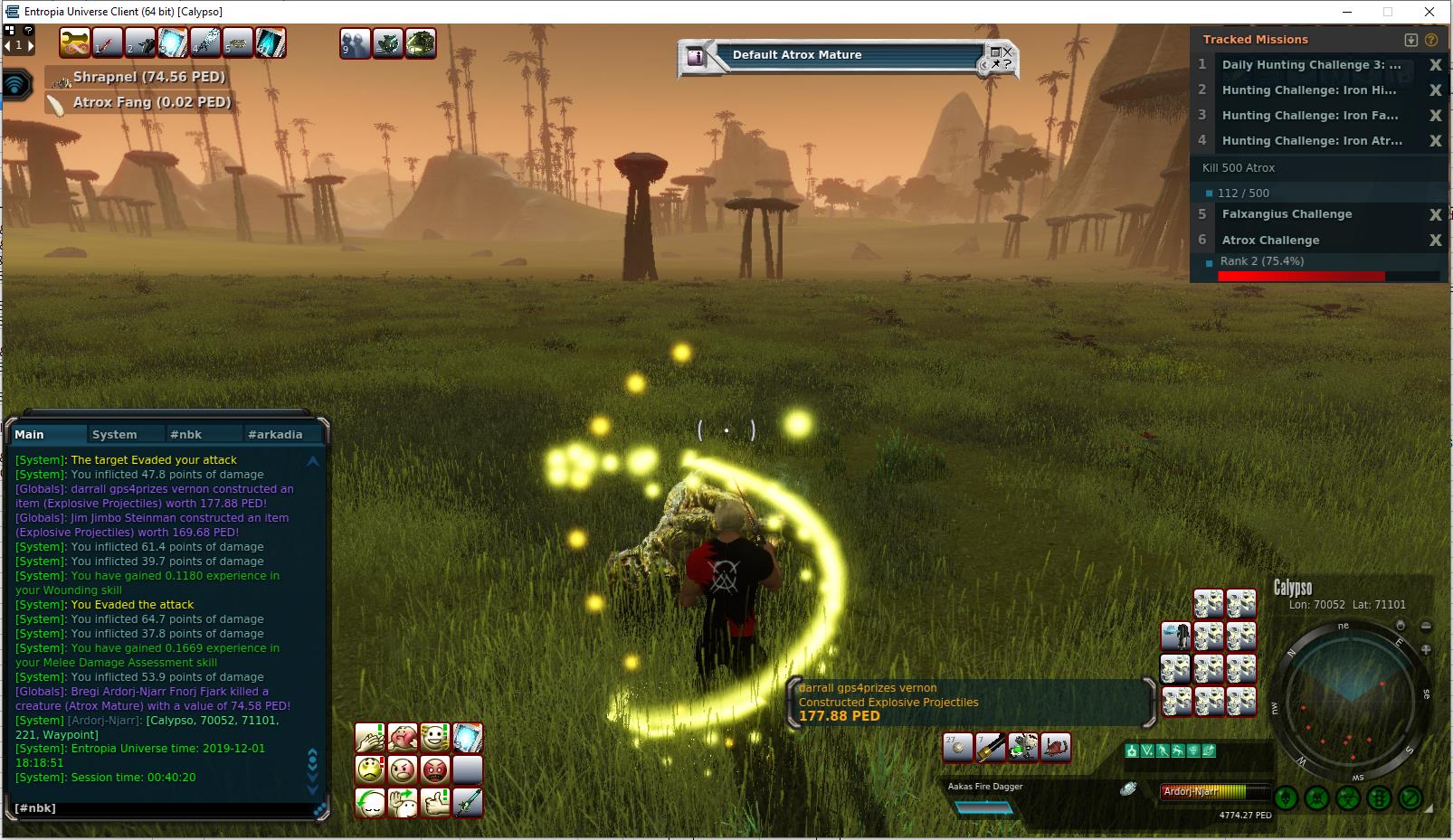Activate the red angry face emote
The image size is (1453, 840).
[435, 770]
